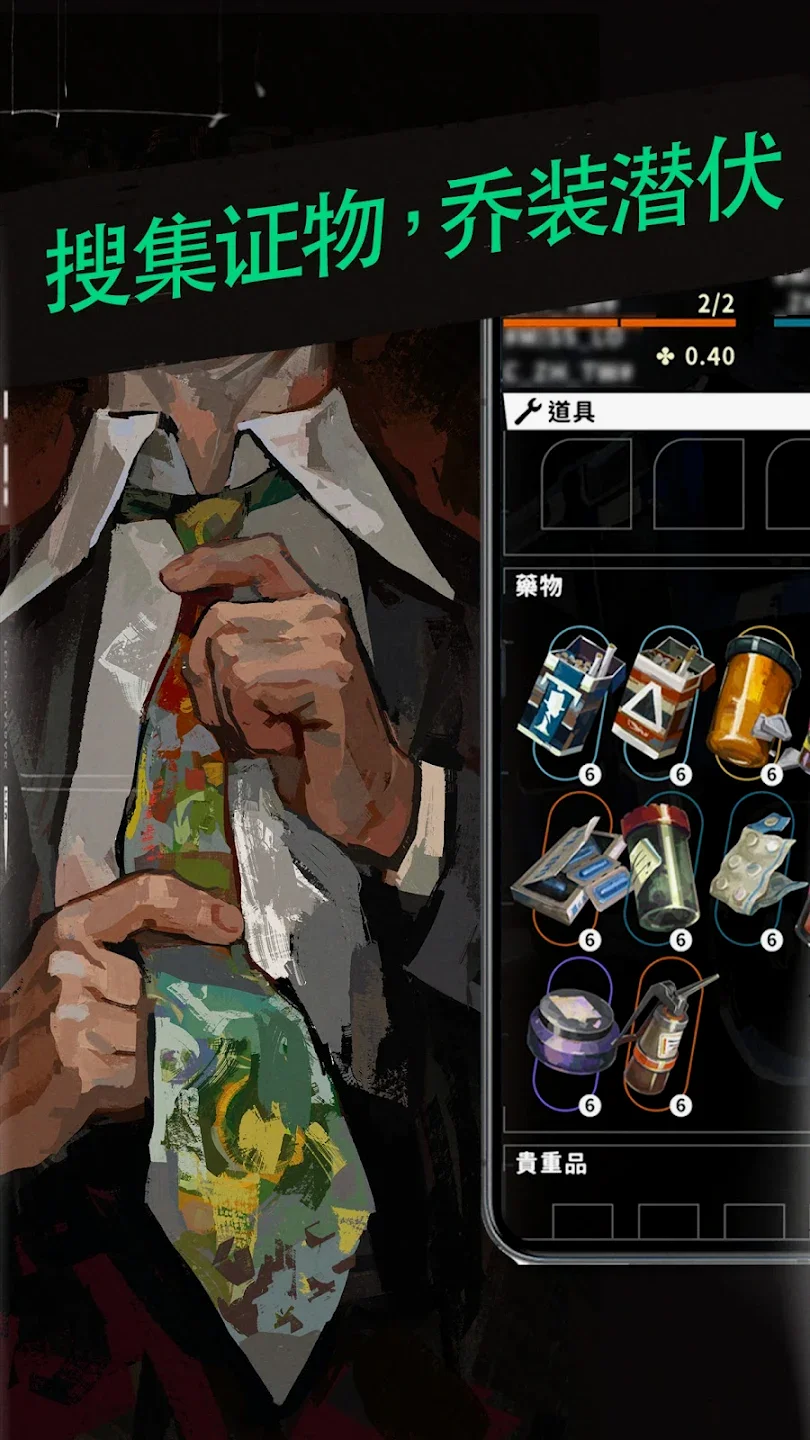
Task: Select the purple round tin item
Action: tap(571, 1035)
